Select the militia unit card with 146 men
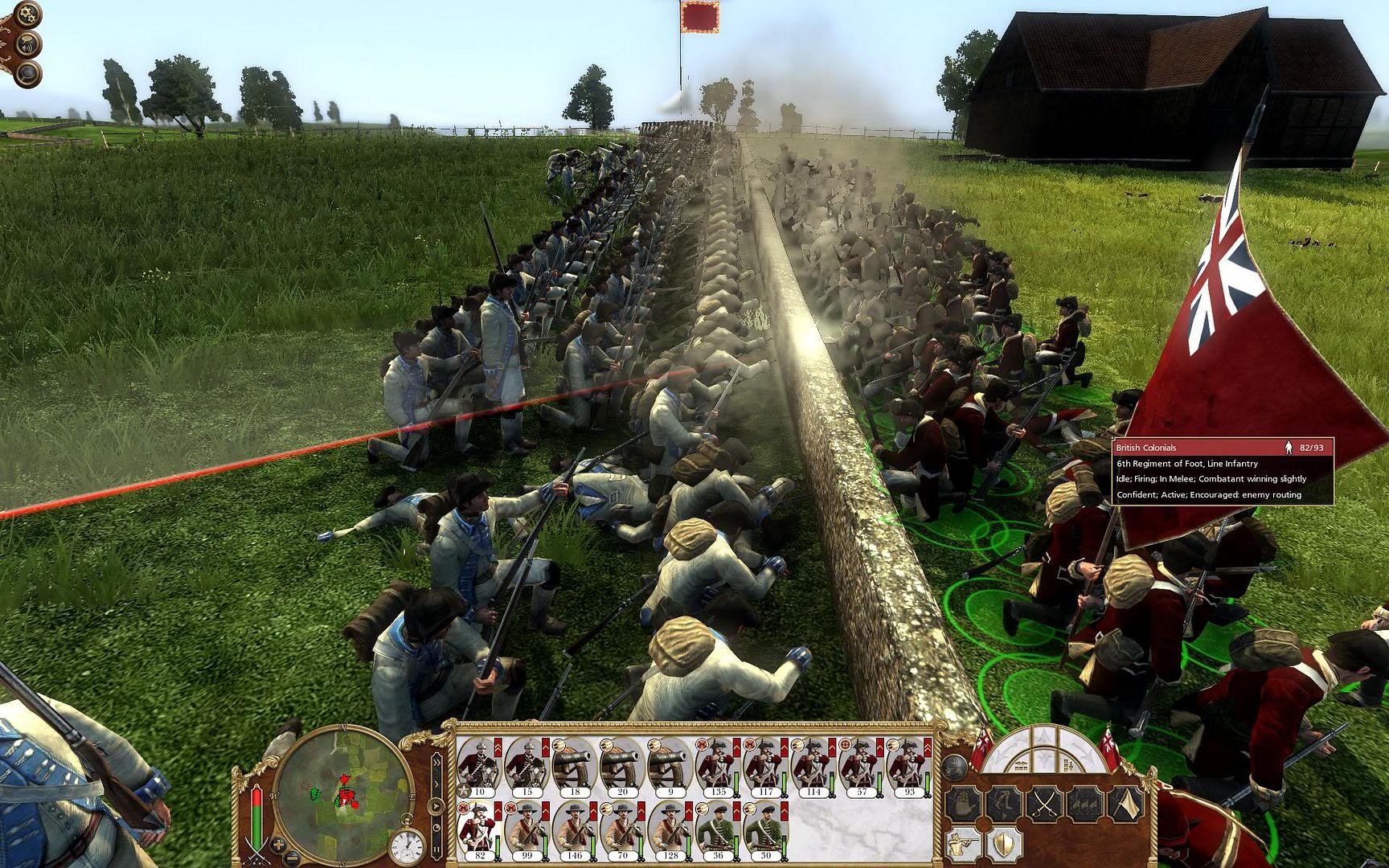1389x868 pixels. 574,829
